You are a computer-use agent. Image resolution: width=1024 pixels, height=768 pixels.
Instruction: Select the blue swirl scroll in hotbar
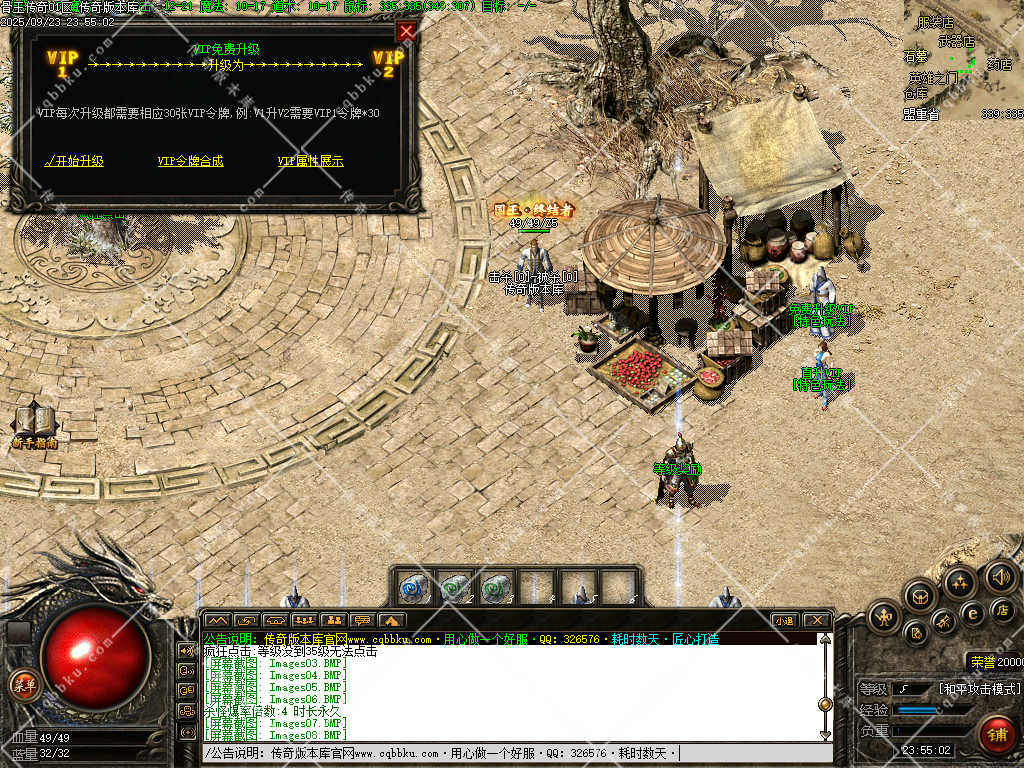(414, 588)
